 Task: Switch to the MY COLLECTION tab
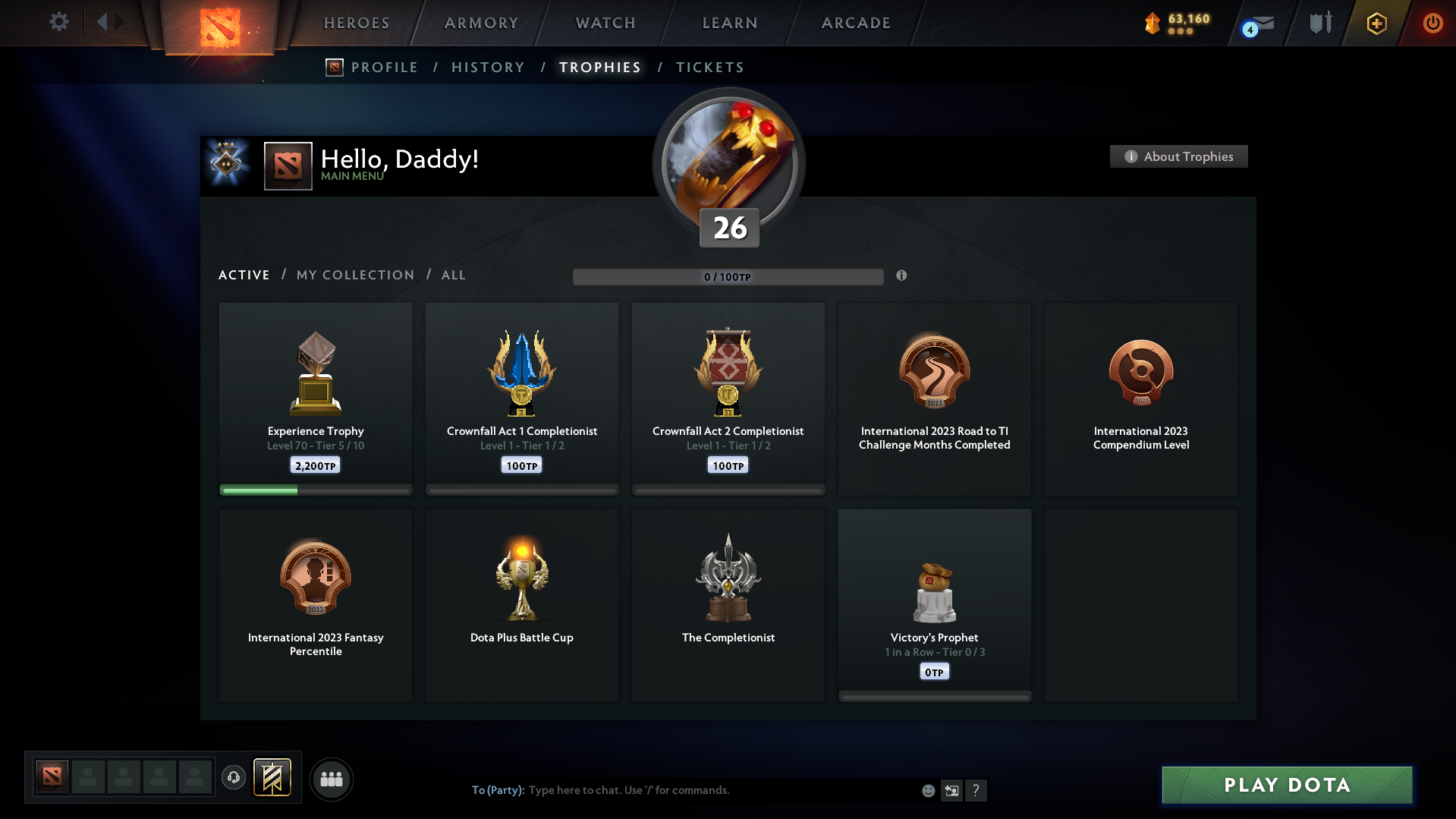click(x=354, y=275)
